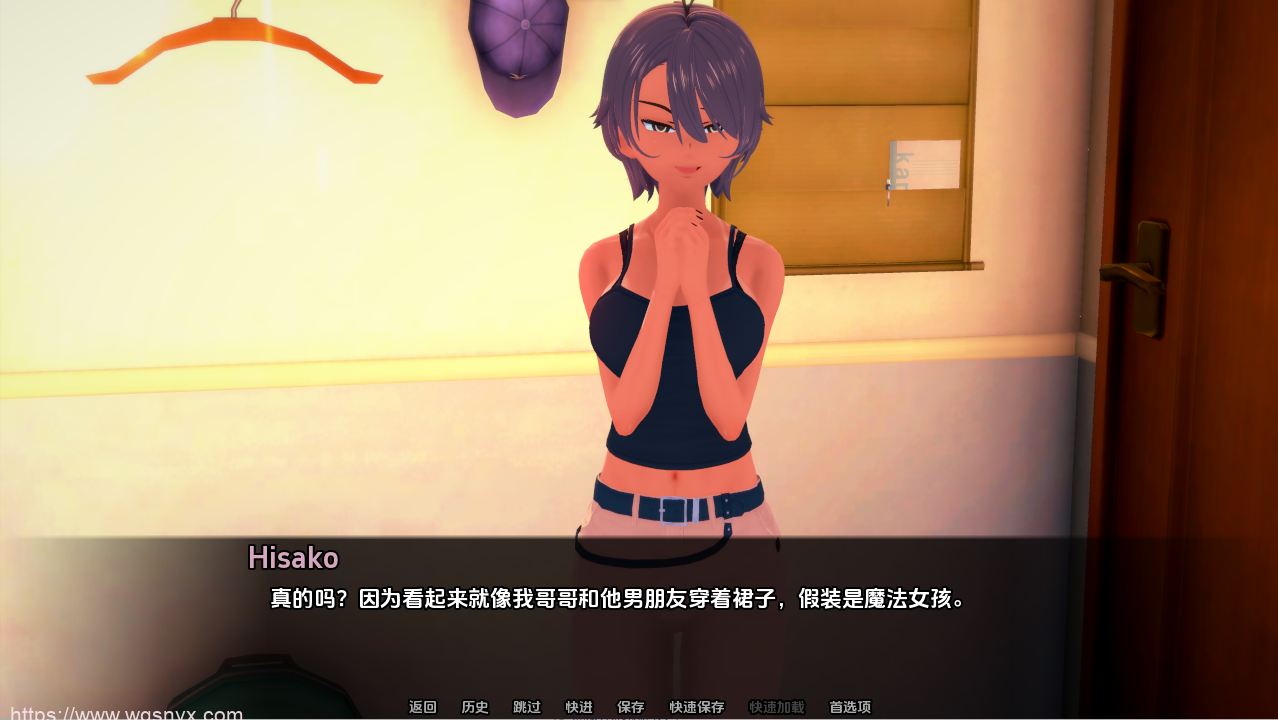Viewport: 1278px width, 720px height.
Task: Select 快速加载 (Quick Load)
Action: click(x=777, y=707)
